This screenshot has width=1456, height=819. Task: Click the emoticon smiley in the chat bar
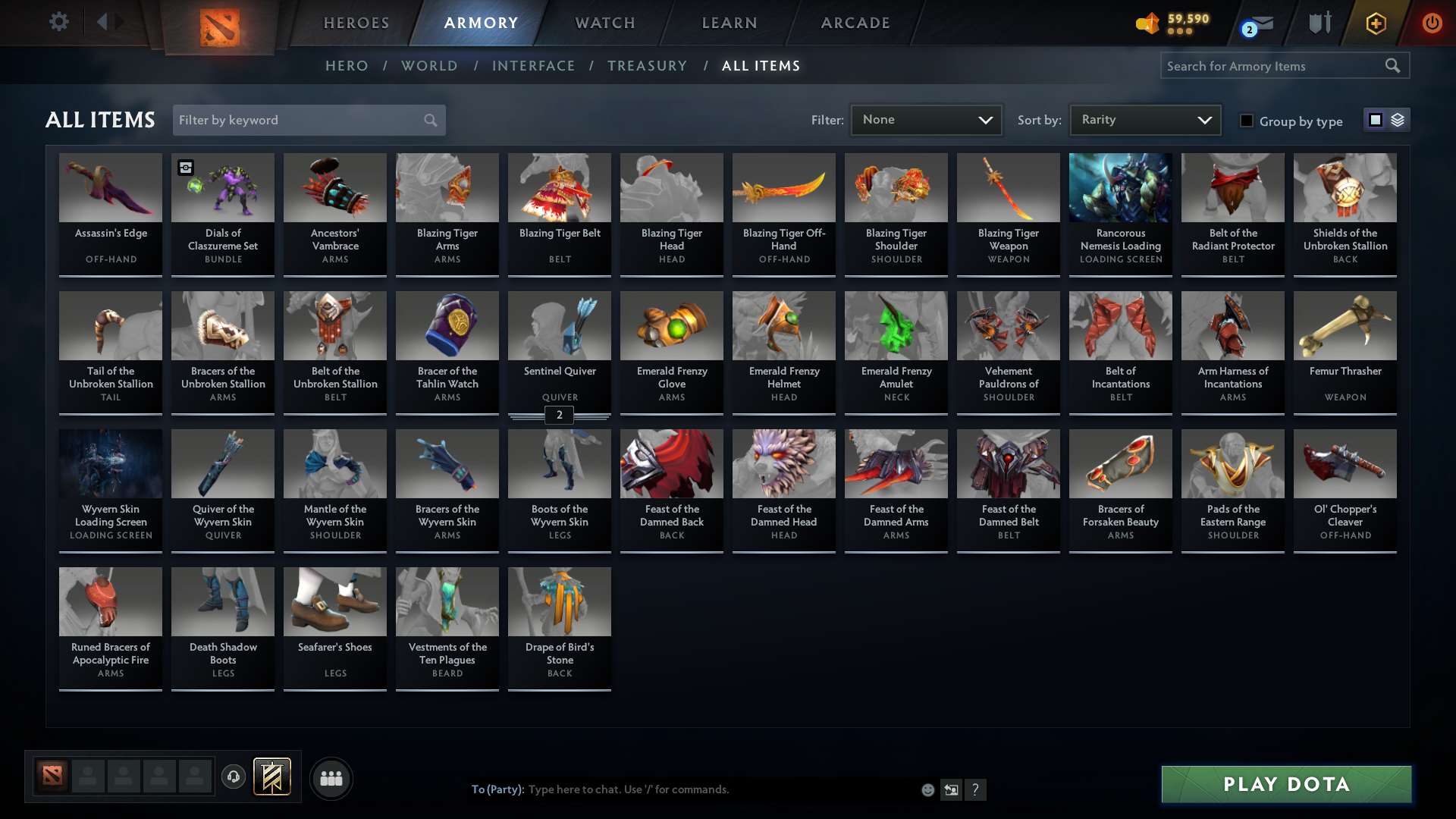[927, 789]
